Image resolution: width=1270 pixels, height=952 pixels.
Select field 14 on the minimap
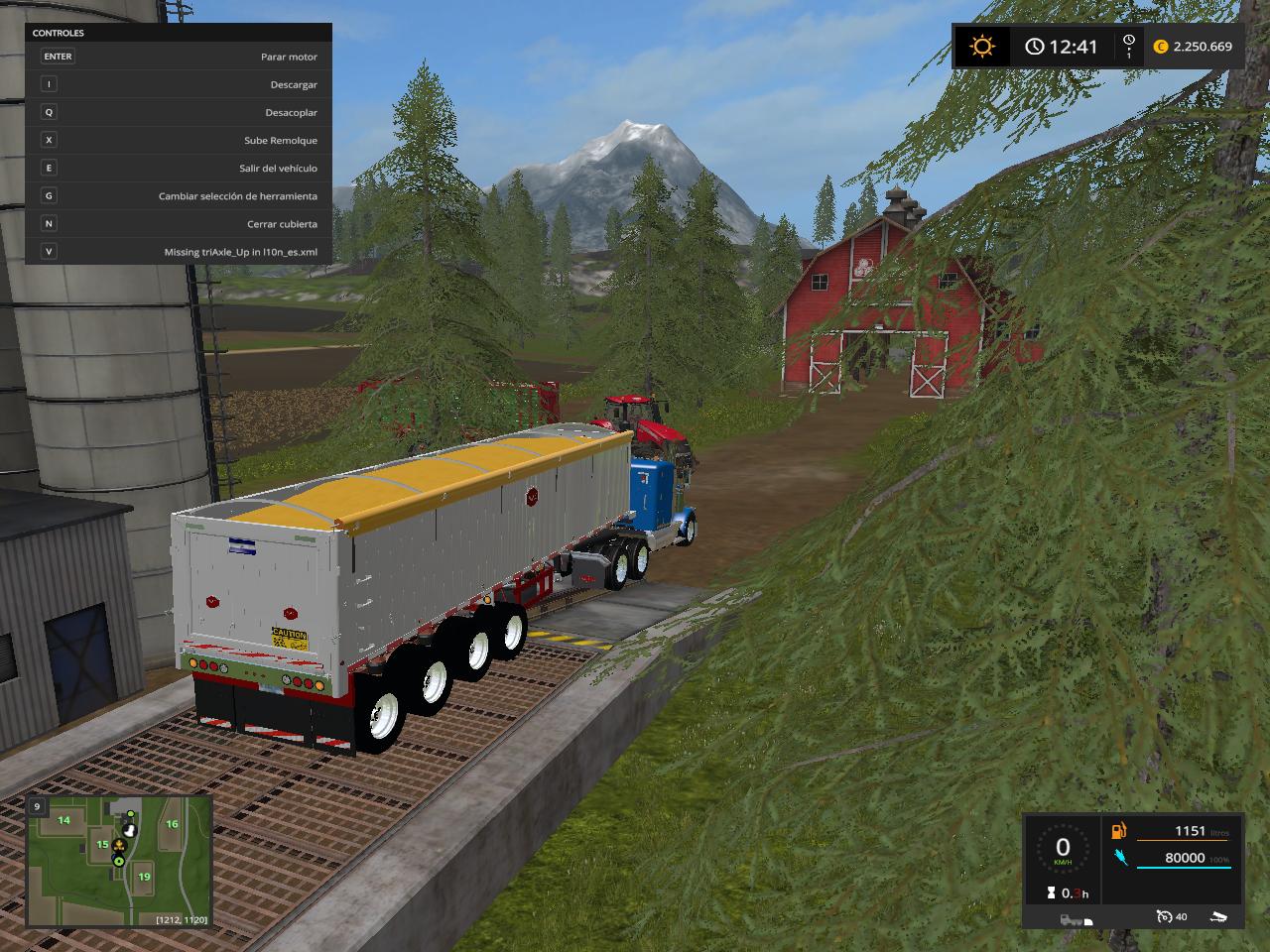[x=63, y=820]
